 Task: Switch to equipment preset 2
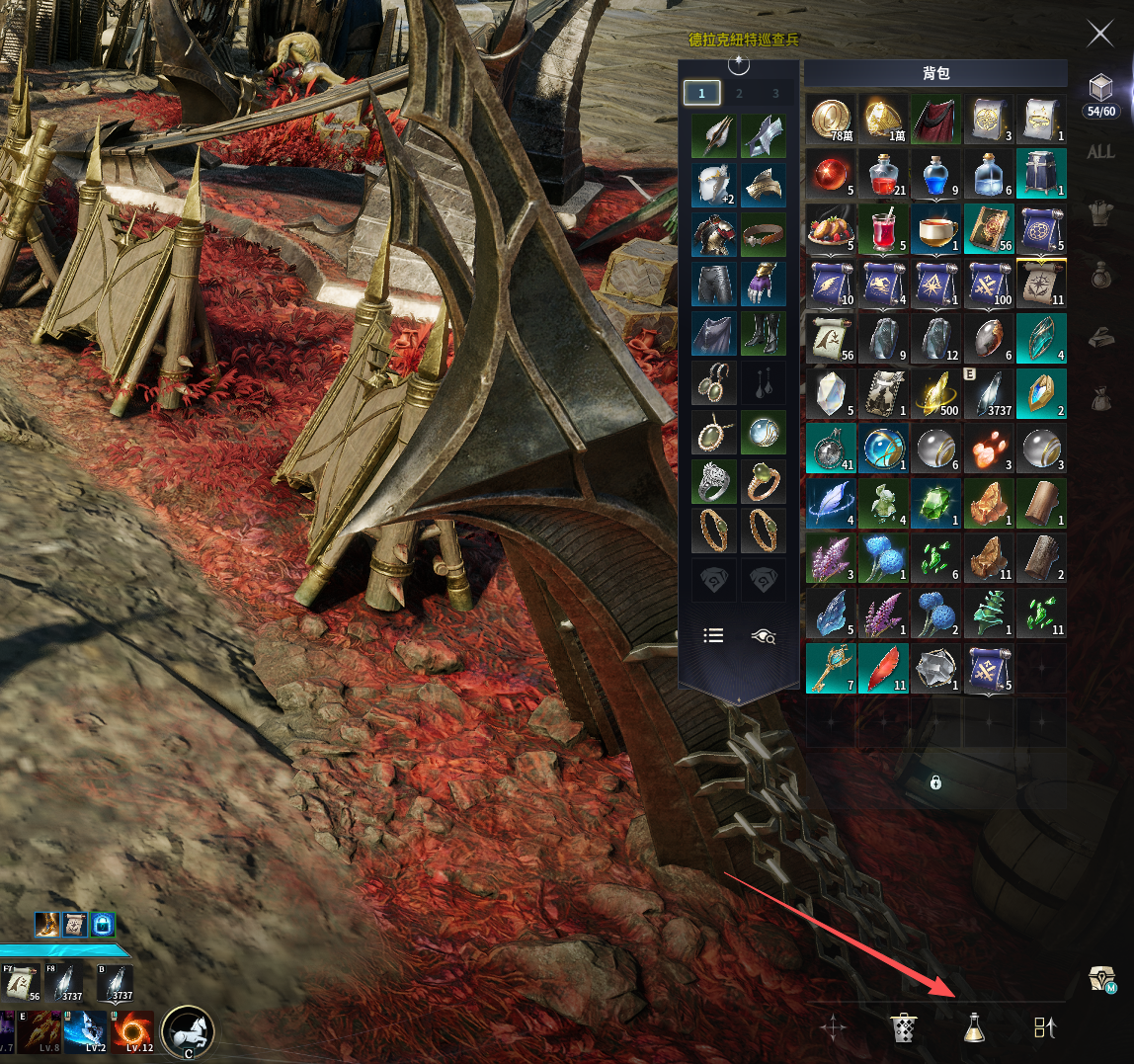[x=739, y=93]
